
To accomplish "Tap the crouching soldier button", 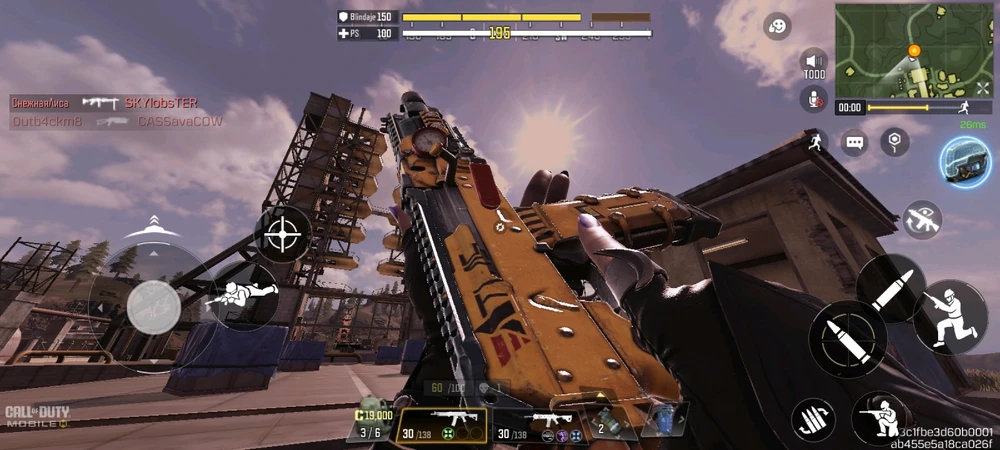I will click(x=880, y=418).
